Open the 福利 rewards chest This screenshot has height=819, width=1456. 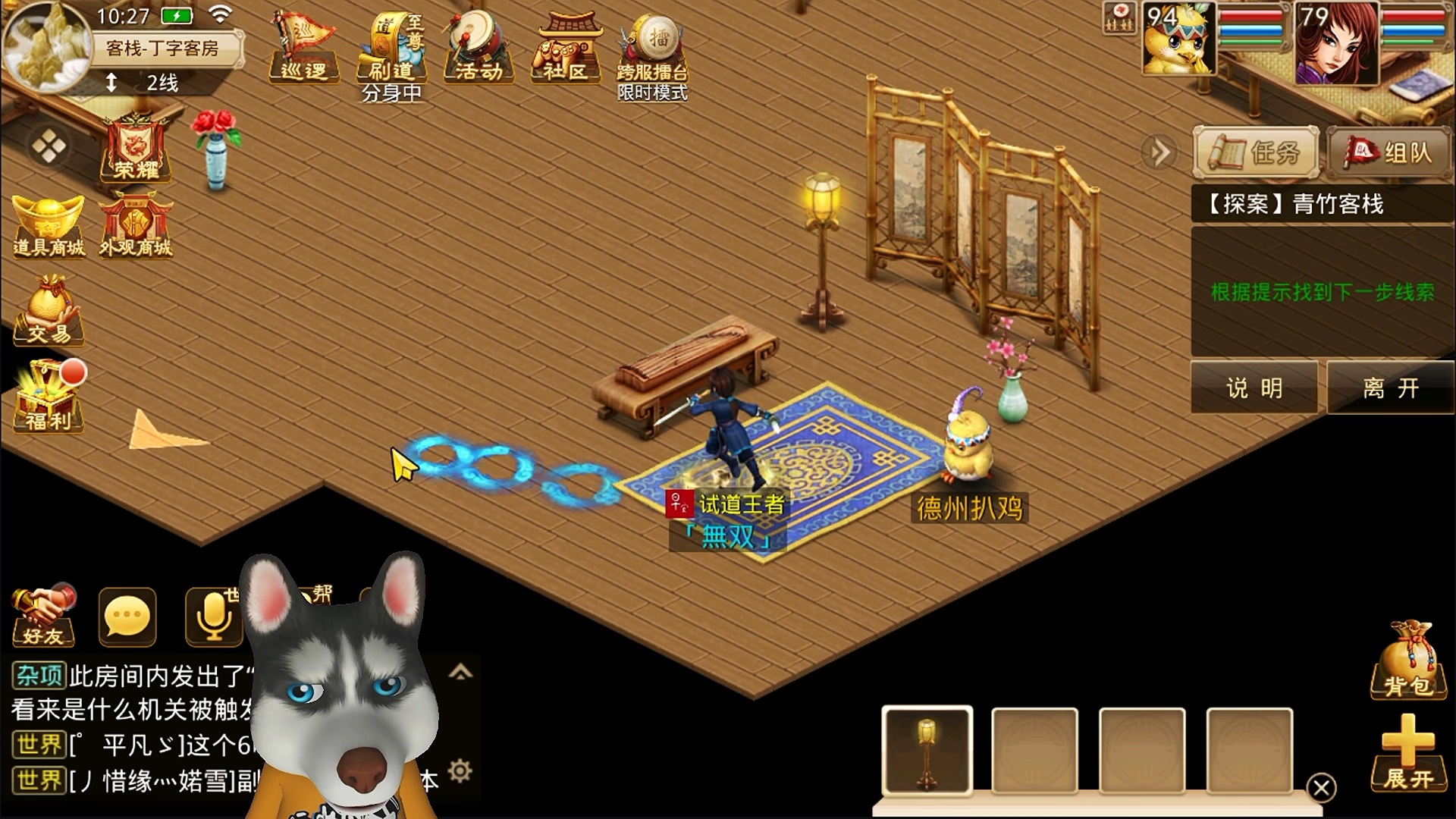(x=49, y=397)
